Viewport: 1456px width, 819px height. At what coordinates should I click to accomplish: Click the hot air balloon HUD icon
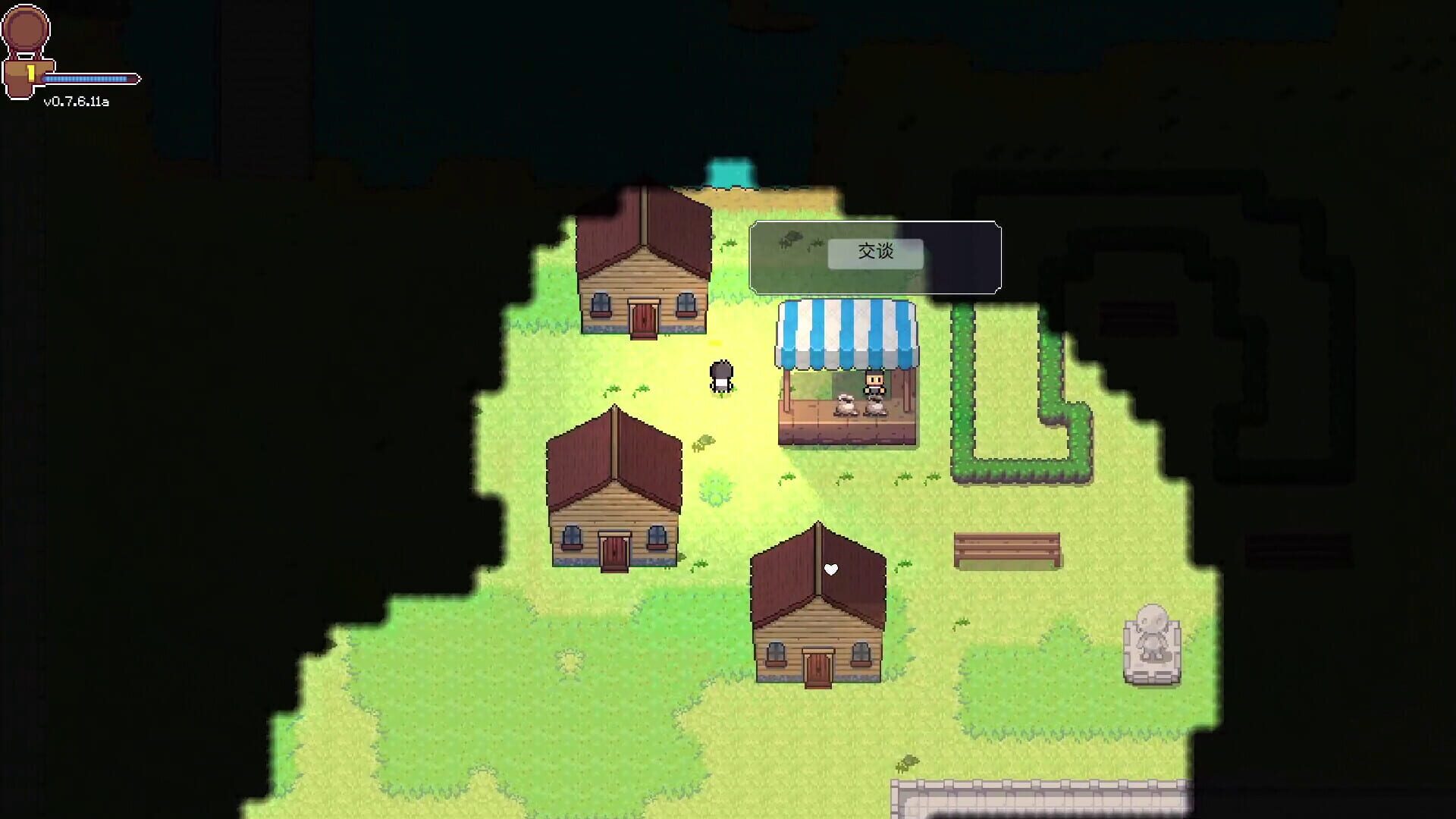pos(27,30)
